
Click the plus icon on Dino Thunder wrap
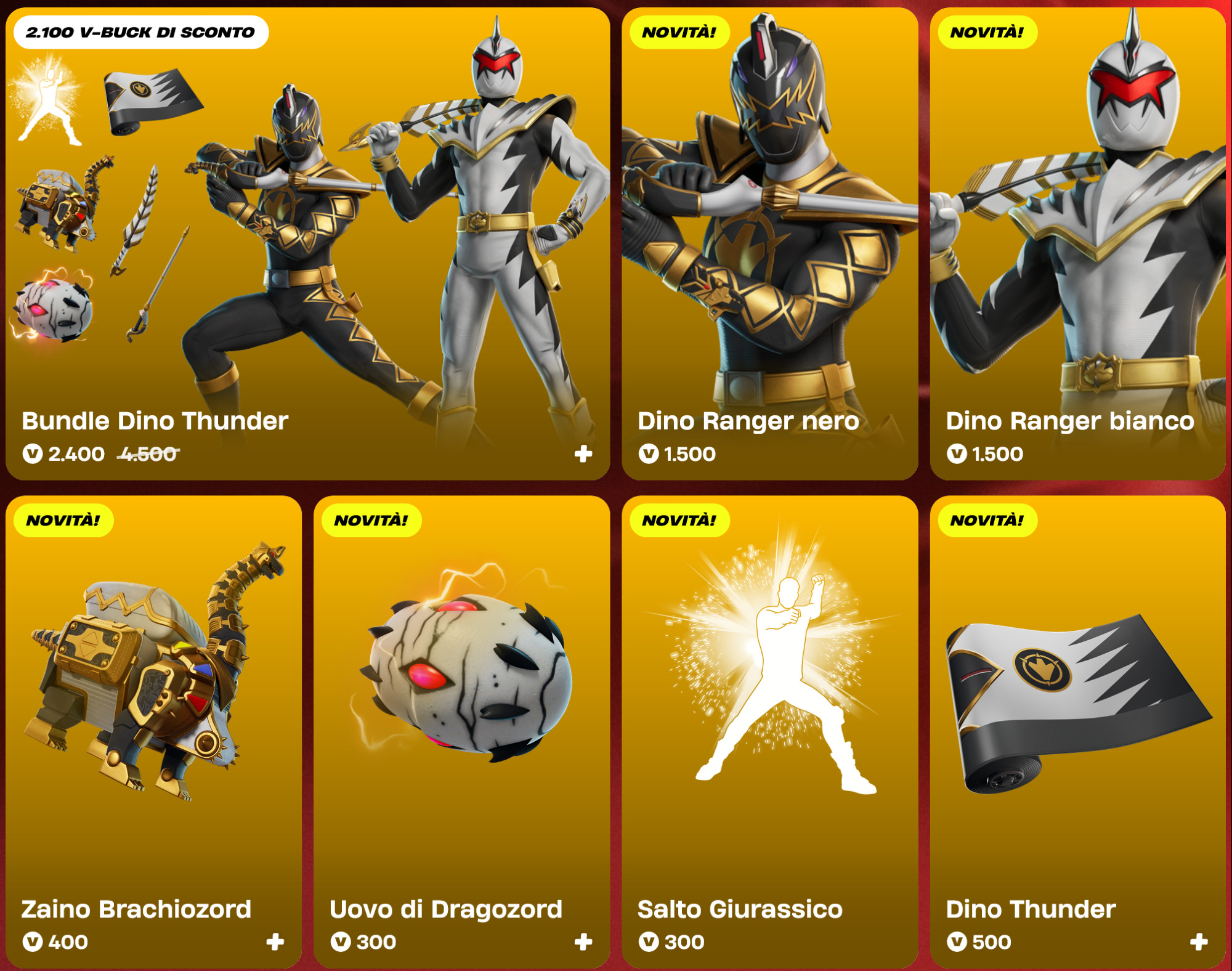pos(1198,941)
